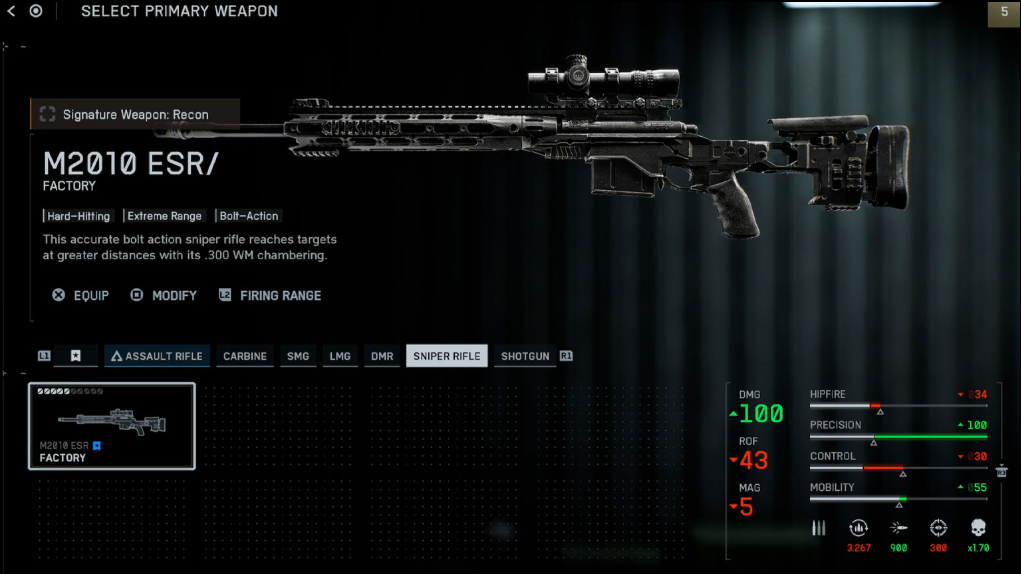Screen dimensions: 1021x574
Task: Go back using the top-left arrow
Action: [13, 11]
